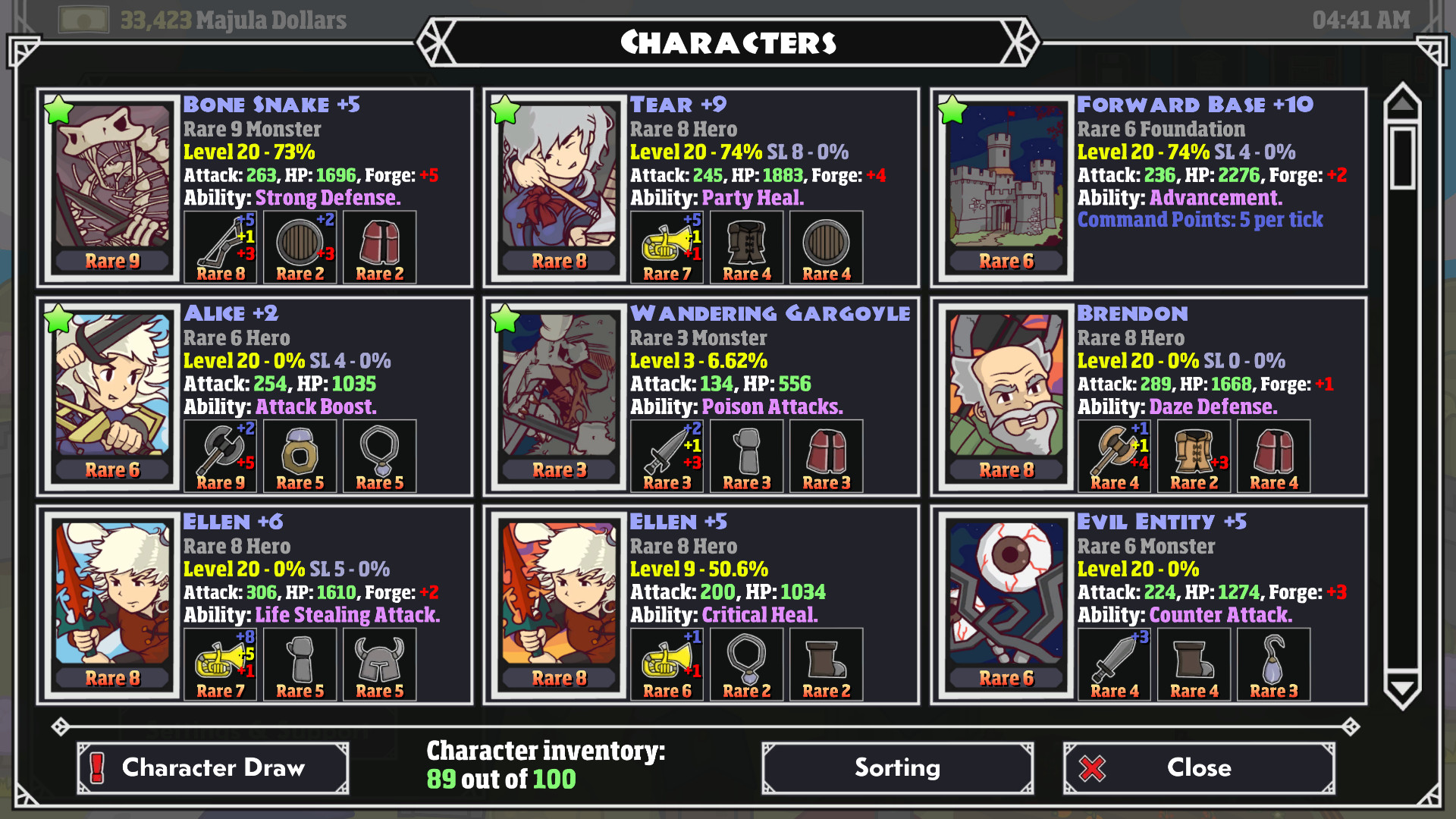Click Ellen +6's Rare 5 helmet icon
This screenshot has height=819, width=1456.
pos(379,661)
